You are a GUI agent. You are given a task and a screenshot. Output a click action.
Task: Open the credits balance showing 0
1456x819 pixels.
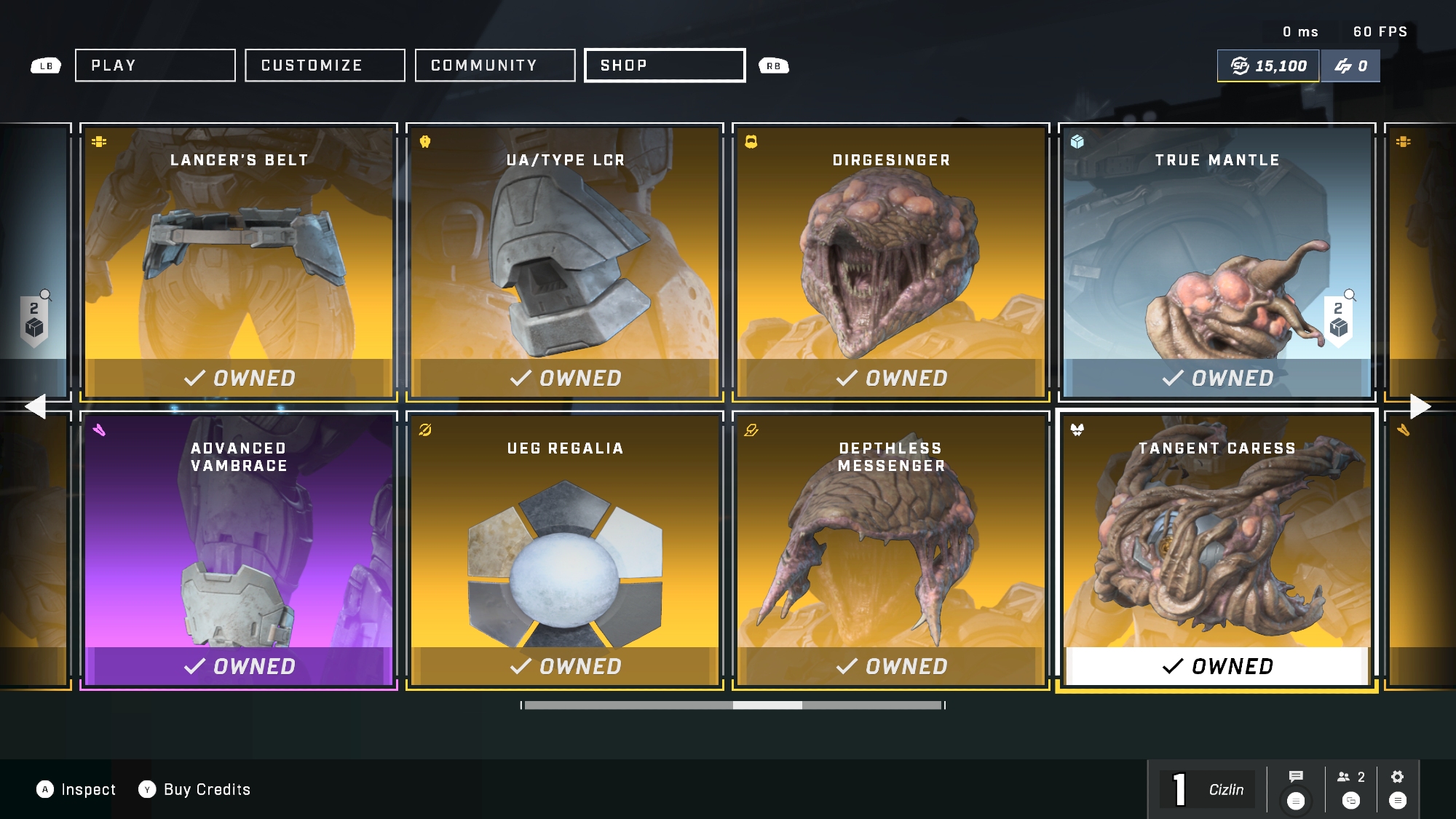coord(1350,66)
